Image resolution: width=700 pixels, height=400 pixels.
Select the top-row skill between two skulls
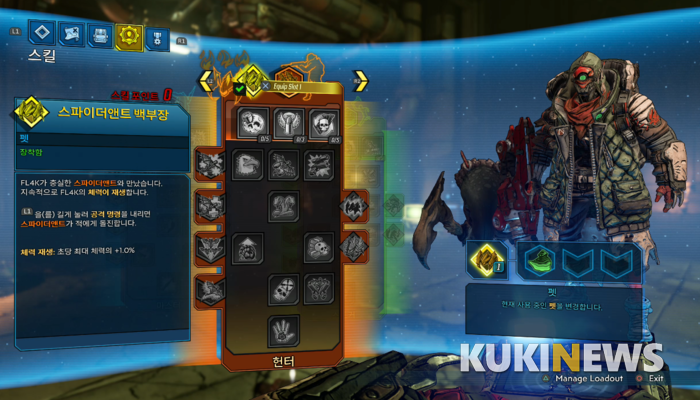[x=286, y=124]
